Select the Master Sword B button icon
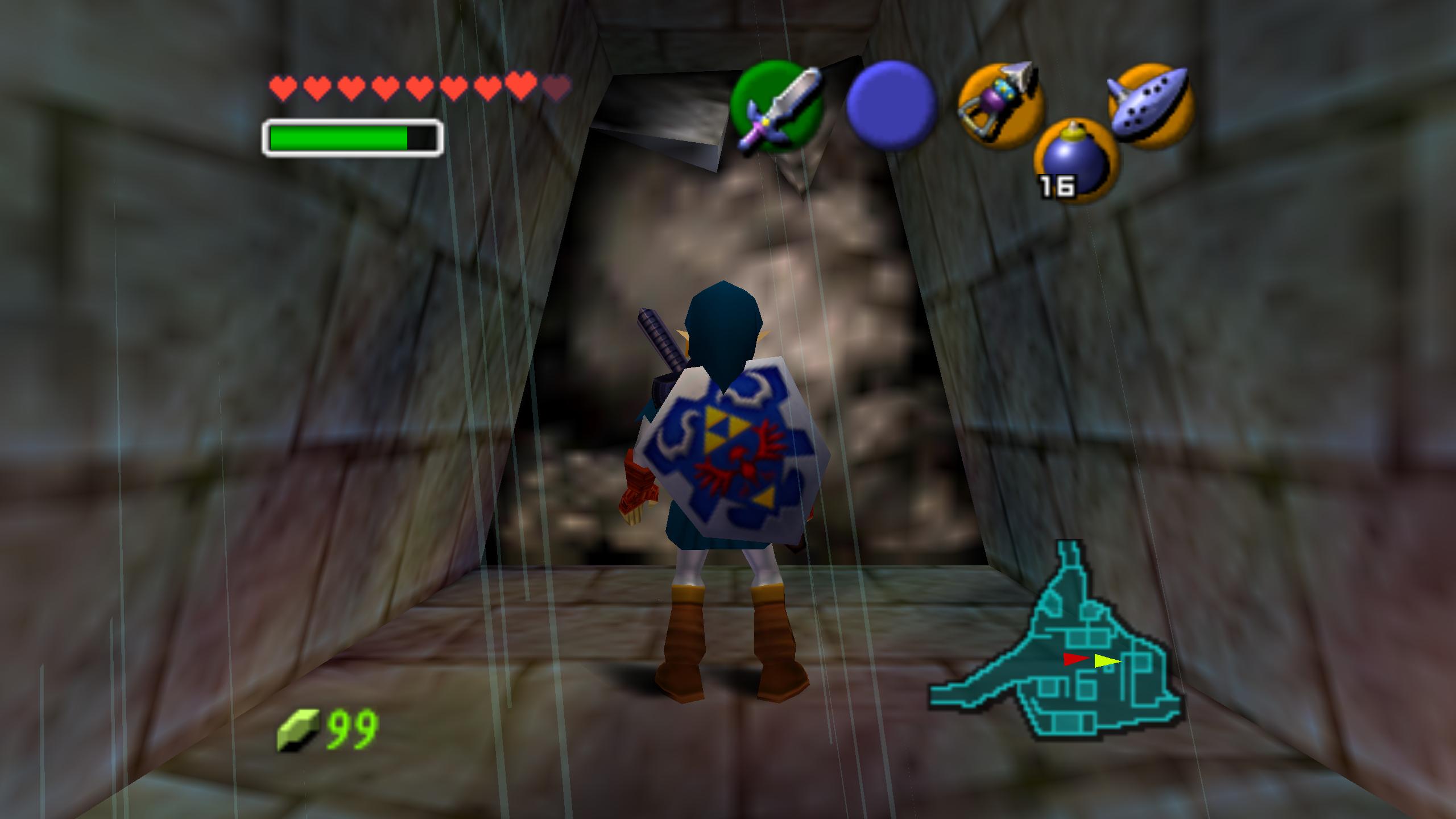The width and height of the screenshot is (1456, 819). click(776, 106)
